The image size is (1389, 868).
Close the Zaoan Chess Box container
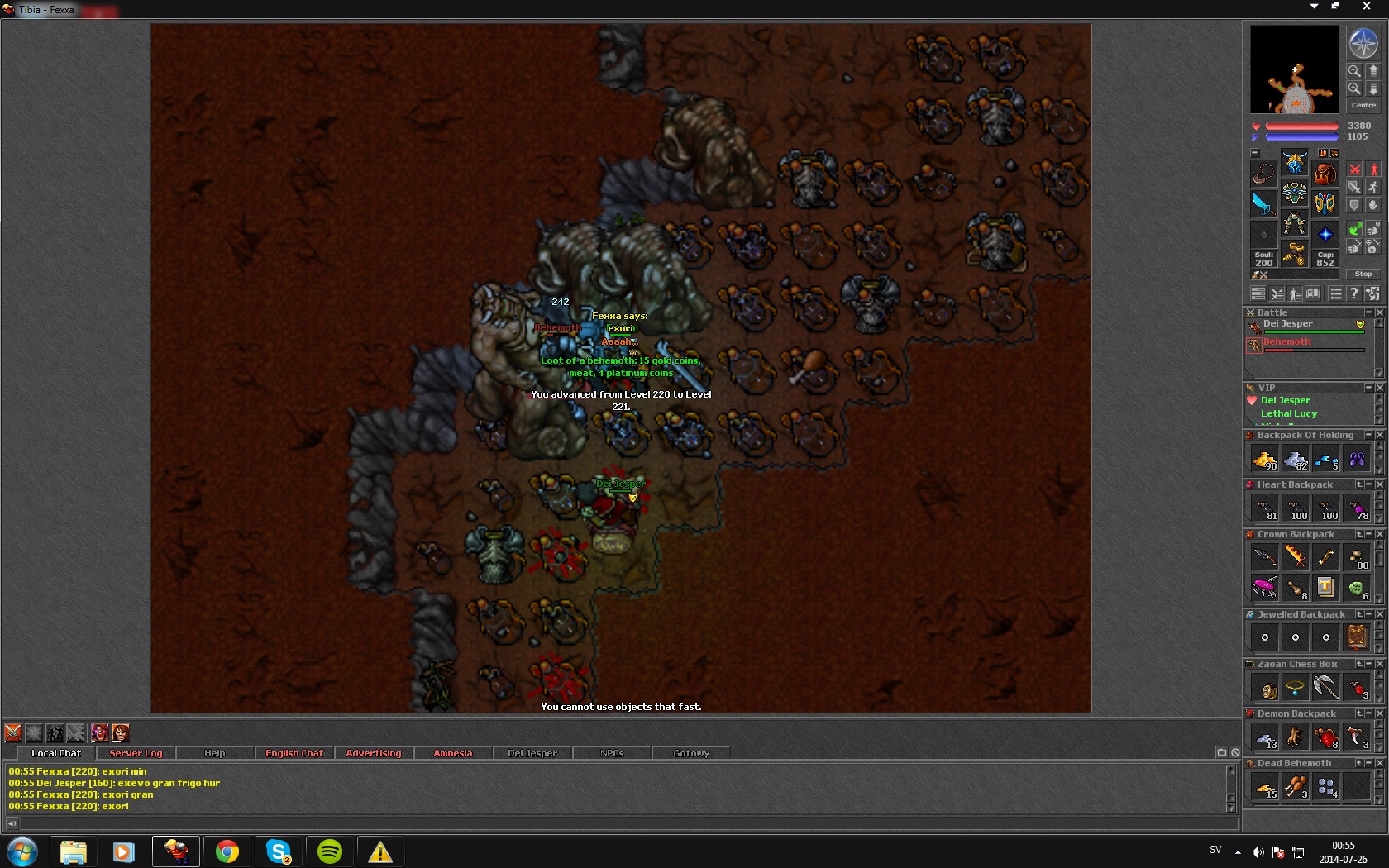point(1379,664)
